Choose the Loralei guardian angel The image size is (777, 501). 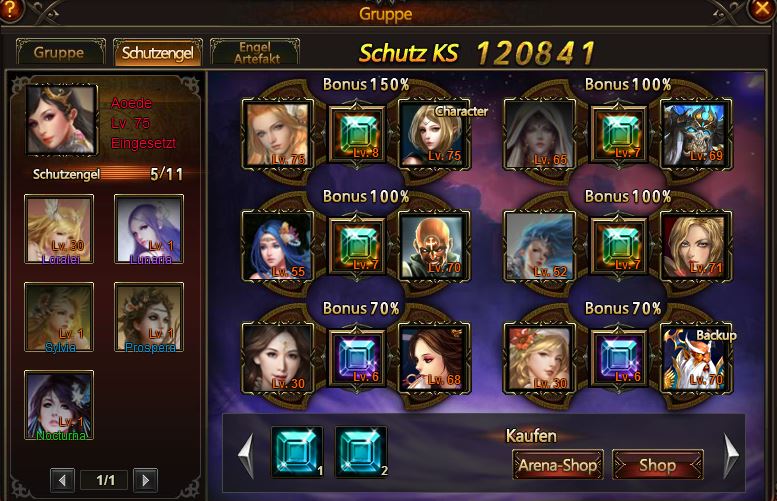tap(60, 229)
